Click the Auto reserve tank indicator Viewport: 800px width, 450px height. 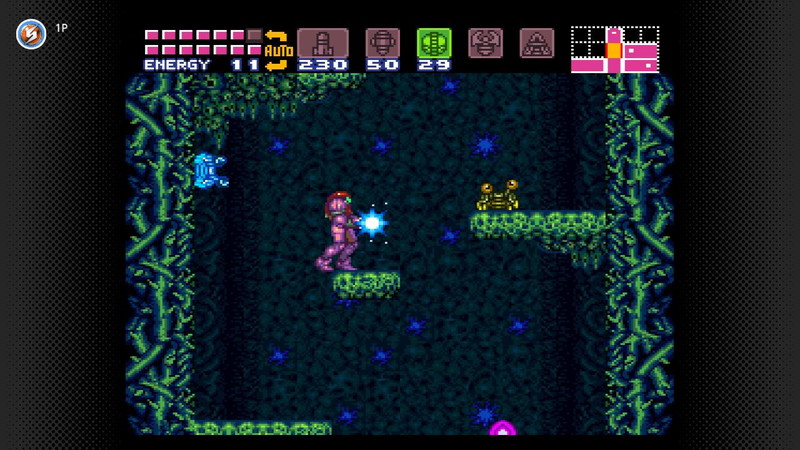pyautogui.click(x=277, y=50)
